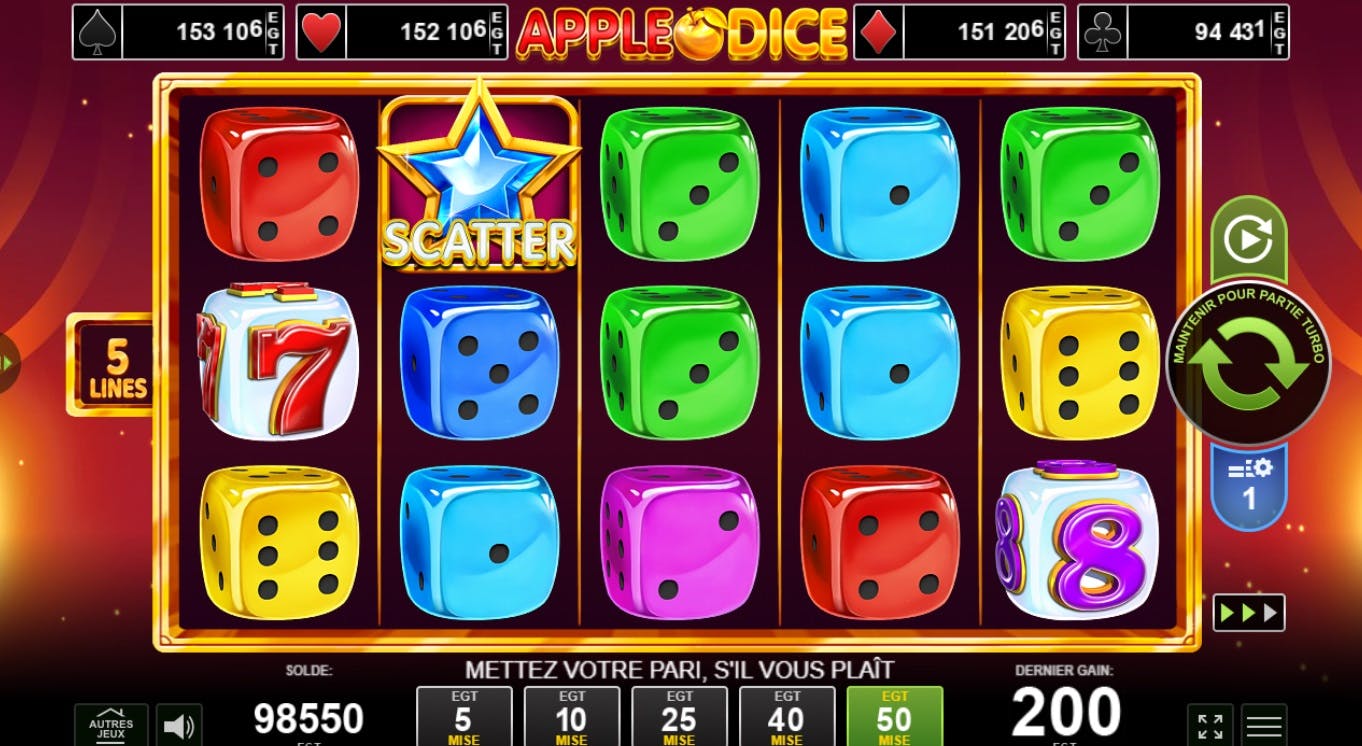1362x746 pixels.
Task: Click the club jackpot display
Action: 1185,30
